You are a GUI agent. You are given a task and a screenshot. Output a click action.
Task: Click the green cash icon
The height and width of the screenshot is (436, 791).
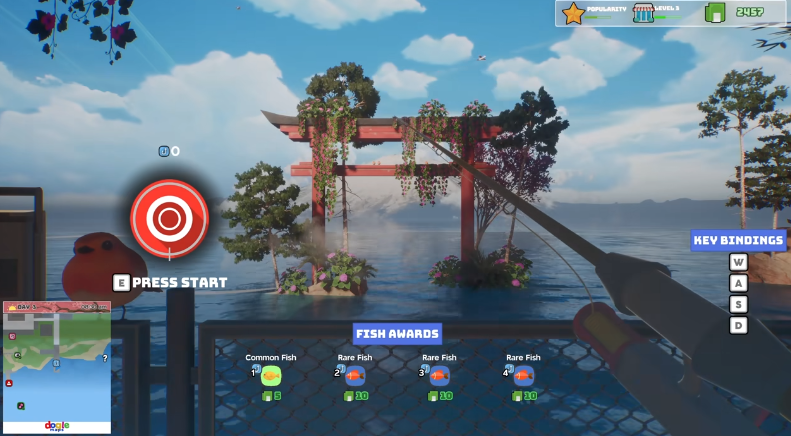[714, 13]
